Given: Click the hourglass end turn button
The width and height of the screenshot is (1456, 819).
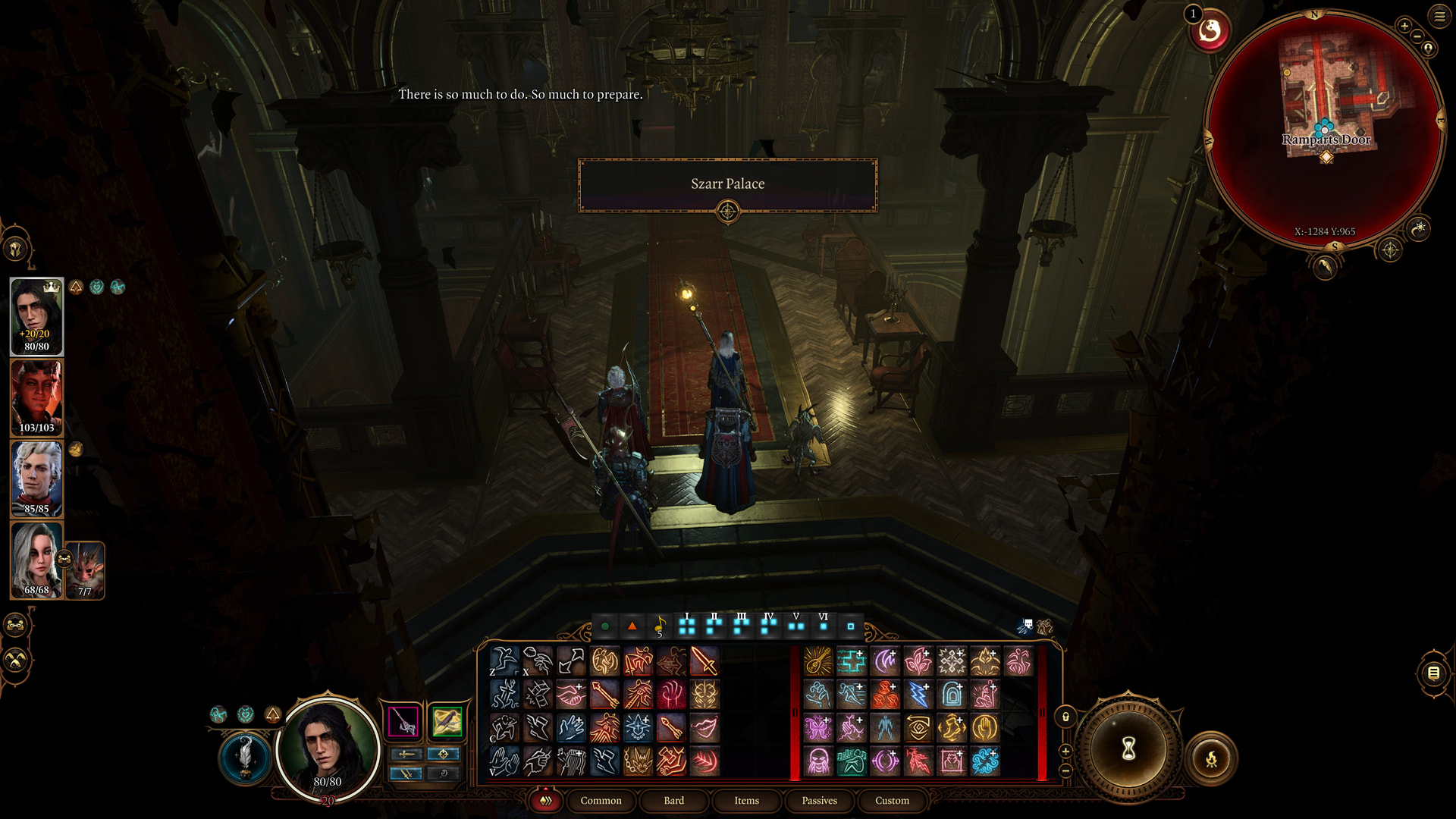Looking at the screenshot, I should [x=1128, y=749].
